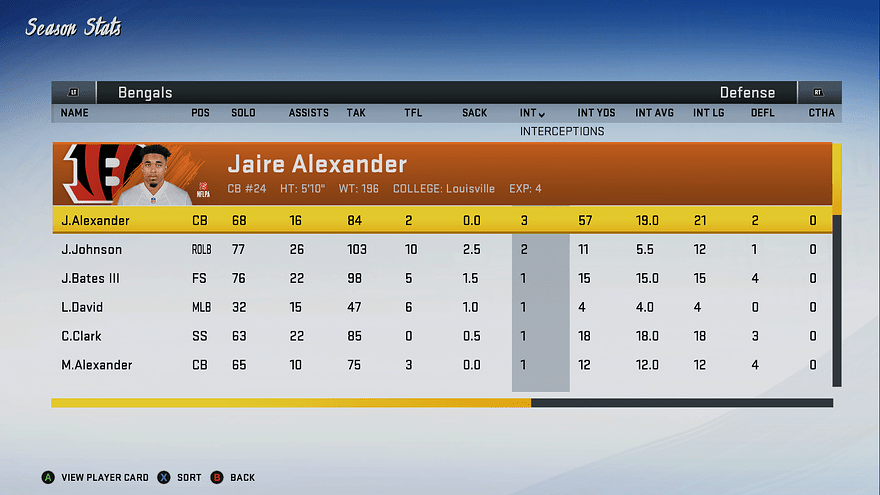Sort by the TAK column header
The image size is (880, 495).
pyautogui.click(x=356, y=113)
